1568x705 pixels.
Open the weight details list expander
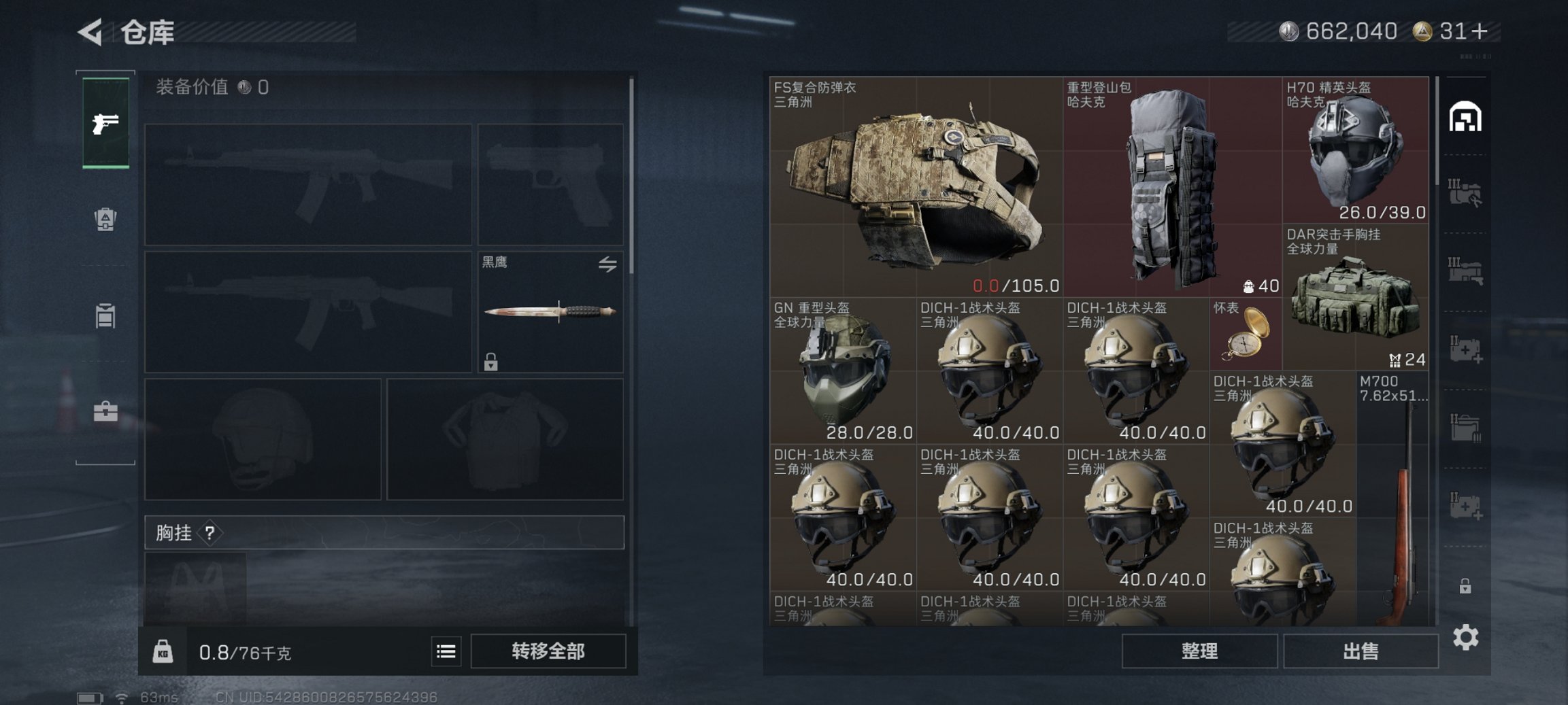click(446, 651)
